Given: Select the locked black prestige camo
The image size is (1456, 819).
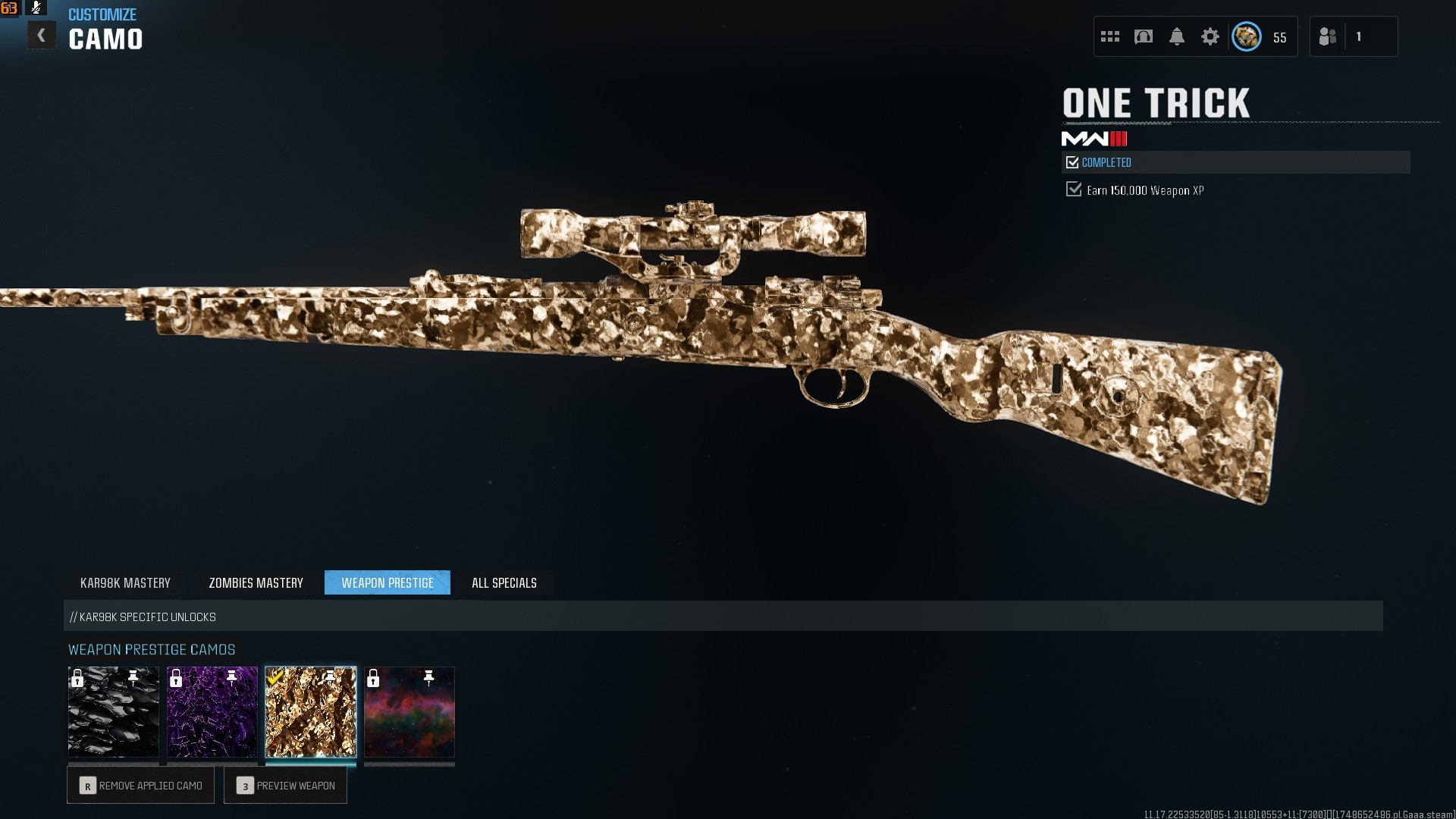Looking at the screenshot, I should 114,712.
